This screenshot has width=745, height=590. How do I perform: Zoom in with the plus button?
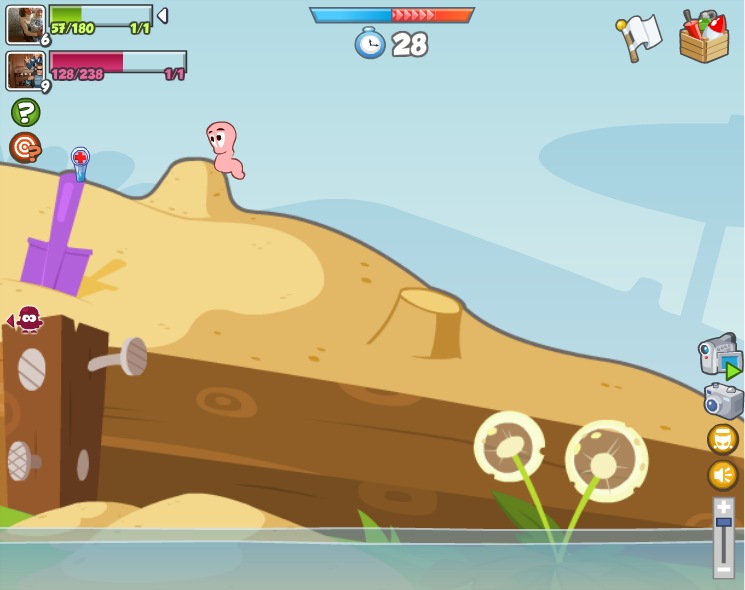(723, 507)
